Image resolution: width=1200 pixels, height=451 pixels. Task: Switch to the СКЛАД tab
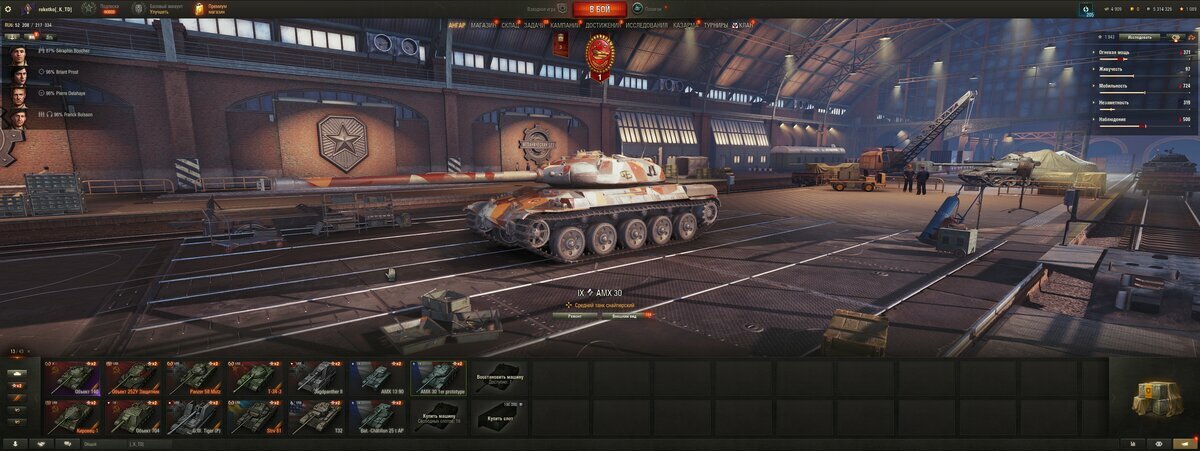click(510, 24)
